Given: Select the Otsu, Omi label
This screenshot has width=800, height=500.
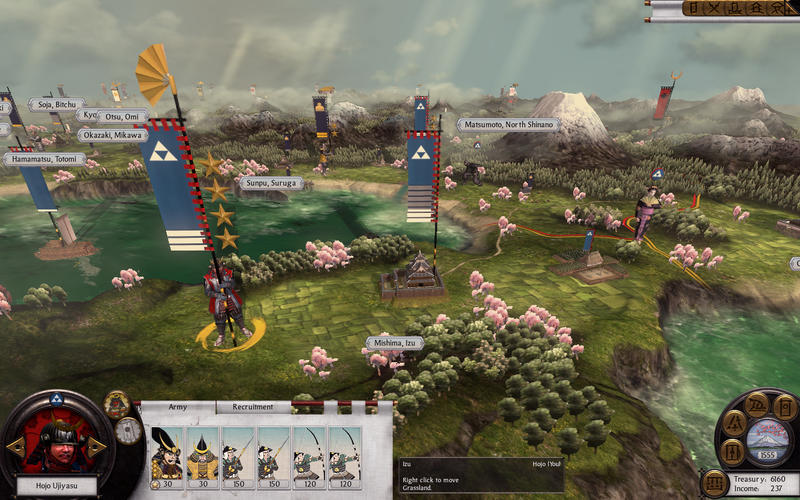Looking at the screenshot, I should (x=124, y=117).
